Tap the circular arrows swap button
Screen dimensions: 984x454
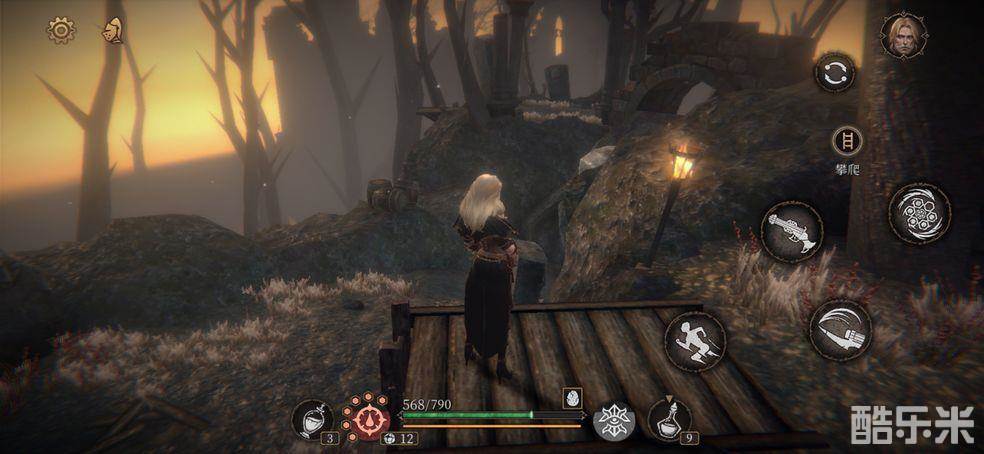[x=835, y=73]
